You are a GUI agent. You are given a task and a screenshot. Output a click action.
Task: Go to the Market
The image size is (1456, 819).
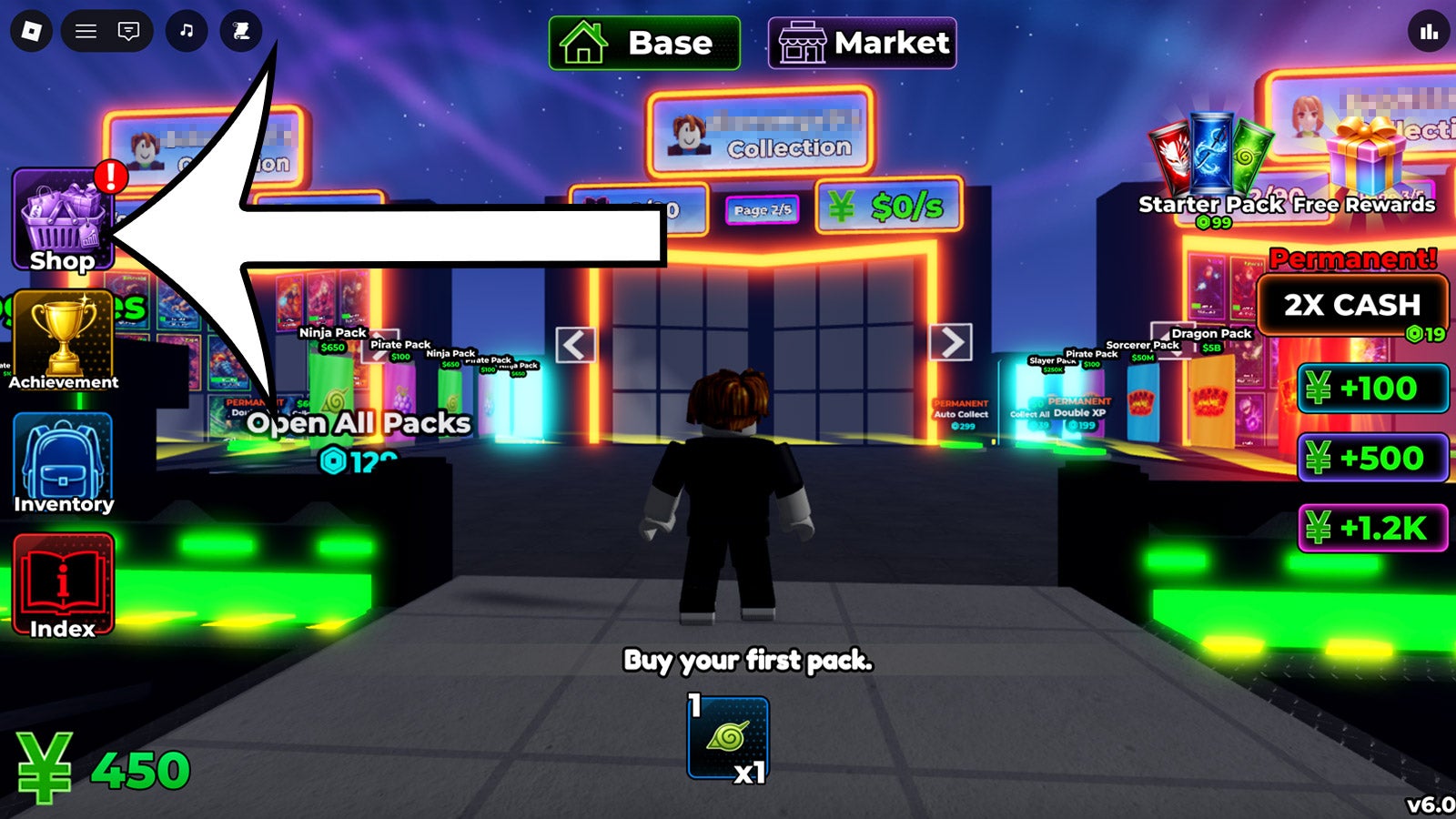tap(862, 43)
